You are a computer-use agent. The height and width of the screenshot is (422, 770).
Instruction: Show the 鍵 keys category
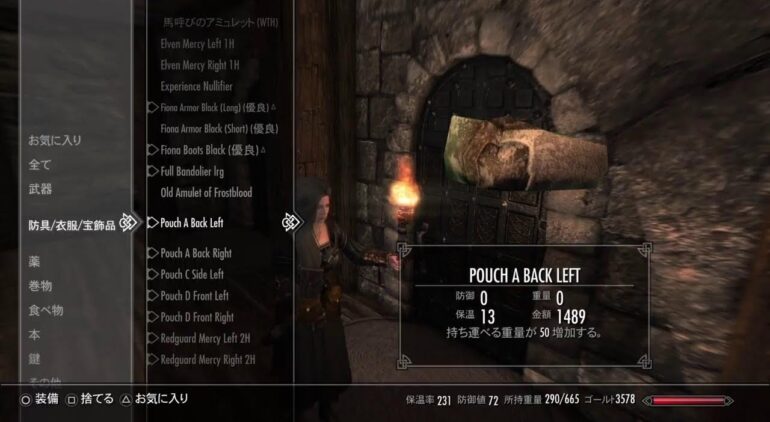pyautogui.click(x=34, y=358)
